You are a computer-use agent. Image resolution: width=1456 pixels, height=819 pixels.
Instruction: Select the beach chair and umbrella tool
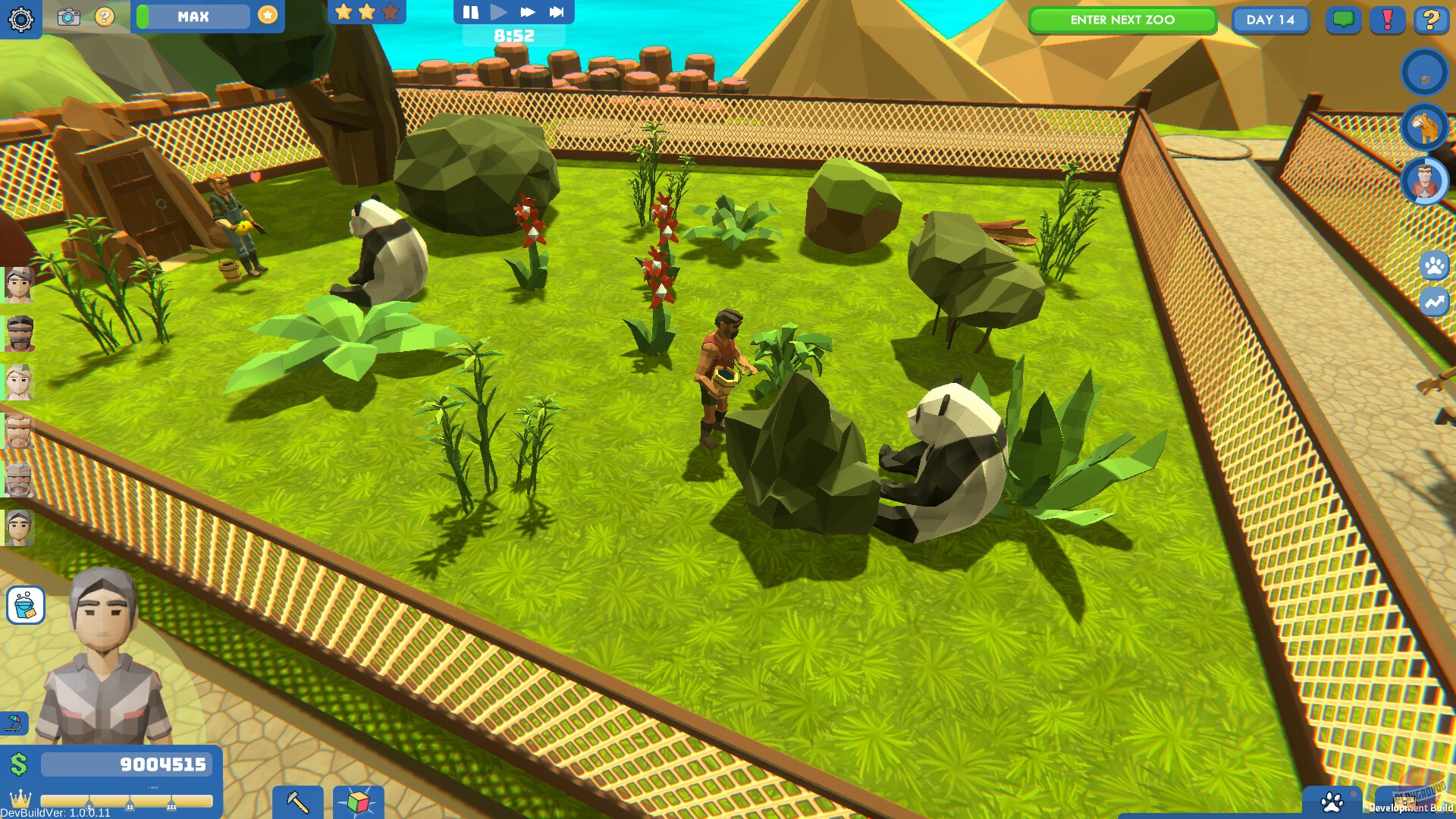(x=15, y=723)
